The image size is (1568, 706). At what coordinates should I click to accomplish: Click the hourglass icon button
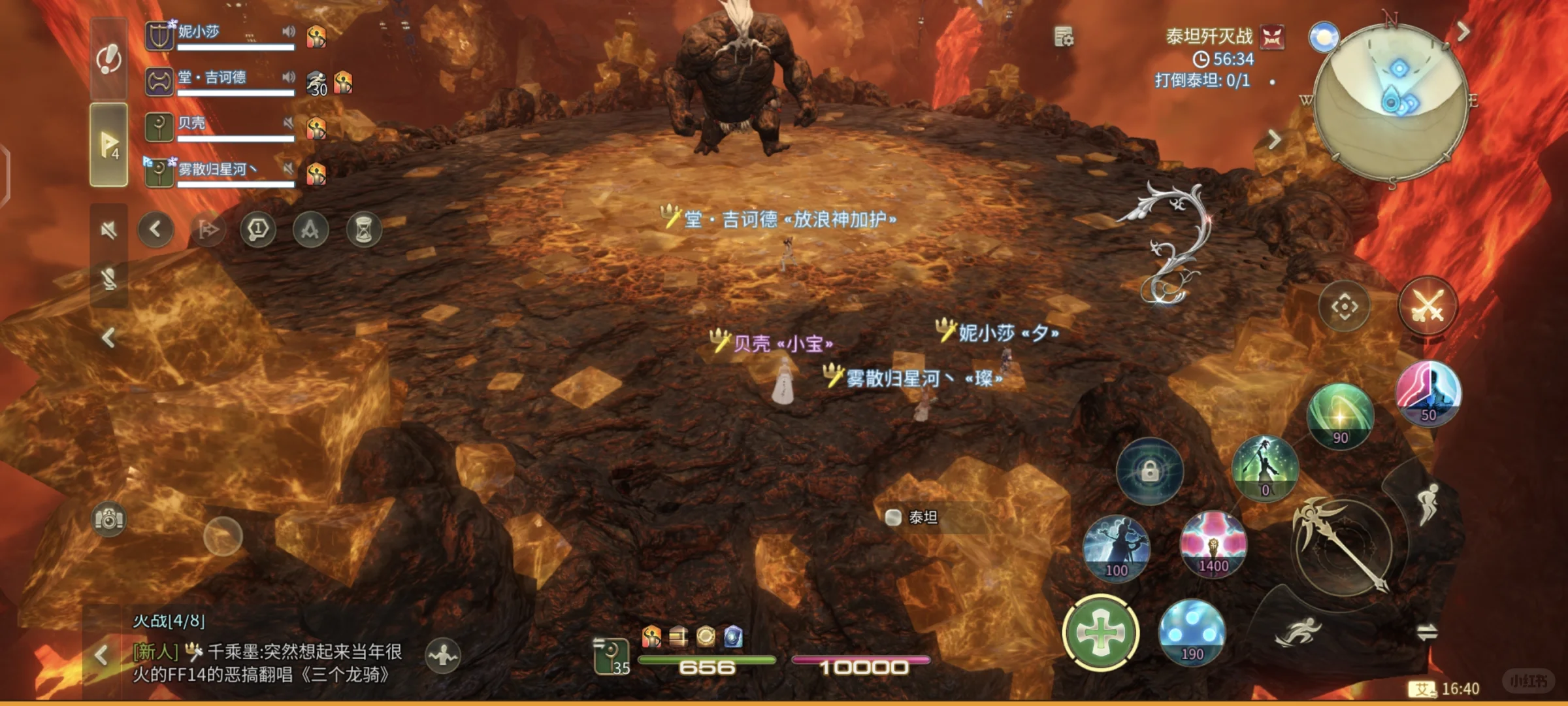tap(363, 229)
